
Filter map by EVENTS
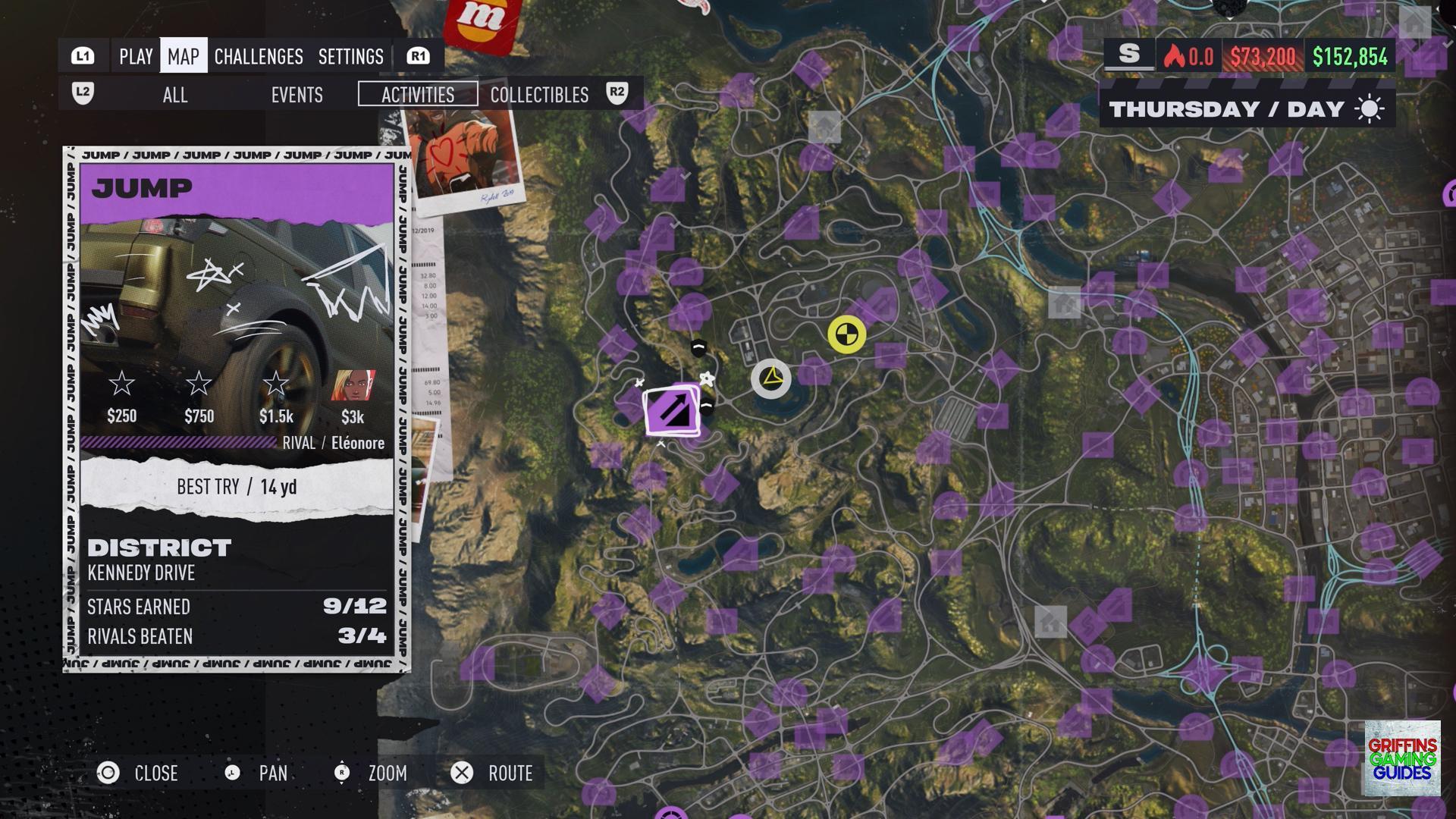click(x=297, y=95)
